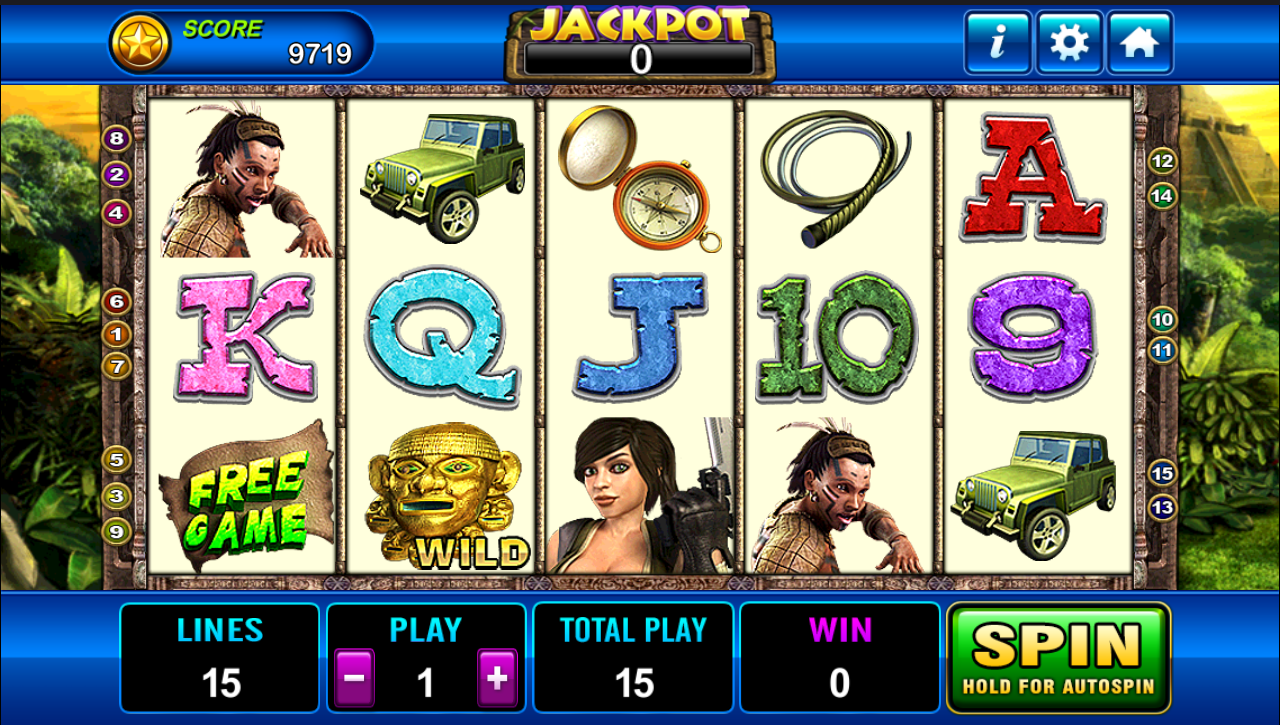Select payline marker number 10

(1162, 320)
